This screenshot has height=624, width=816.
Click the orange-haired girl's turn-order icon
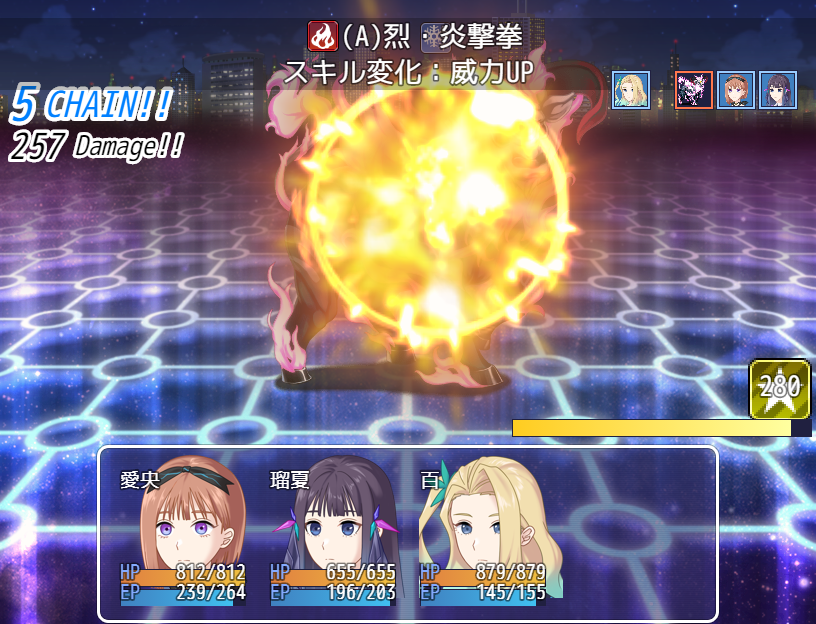click(736, 90)
